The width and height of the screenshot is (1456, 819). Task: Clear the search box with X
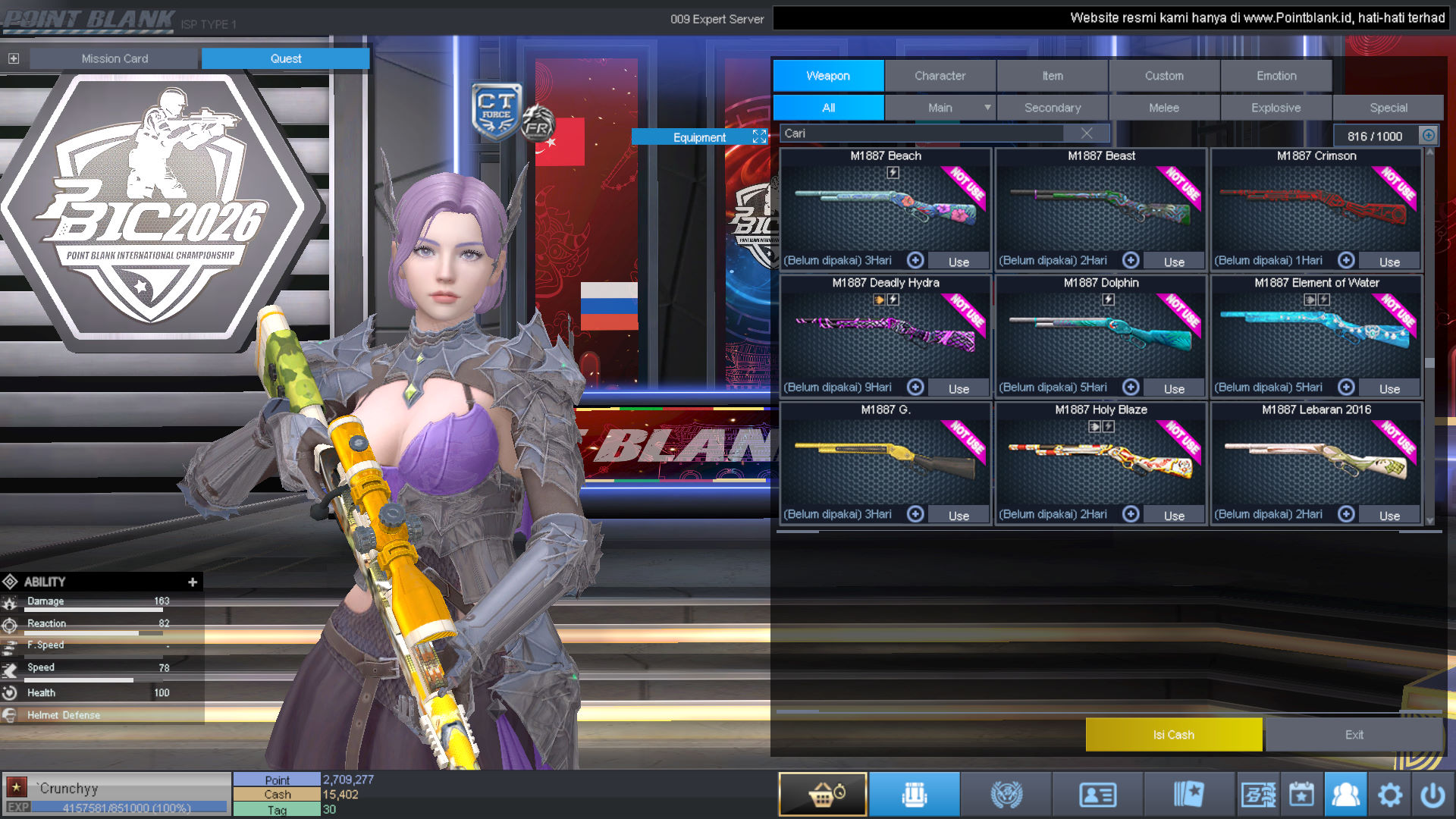click(x=1087, y=133)
